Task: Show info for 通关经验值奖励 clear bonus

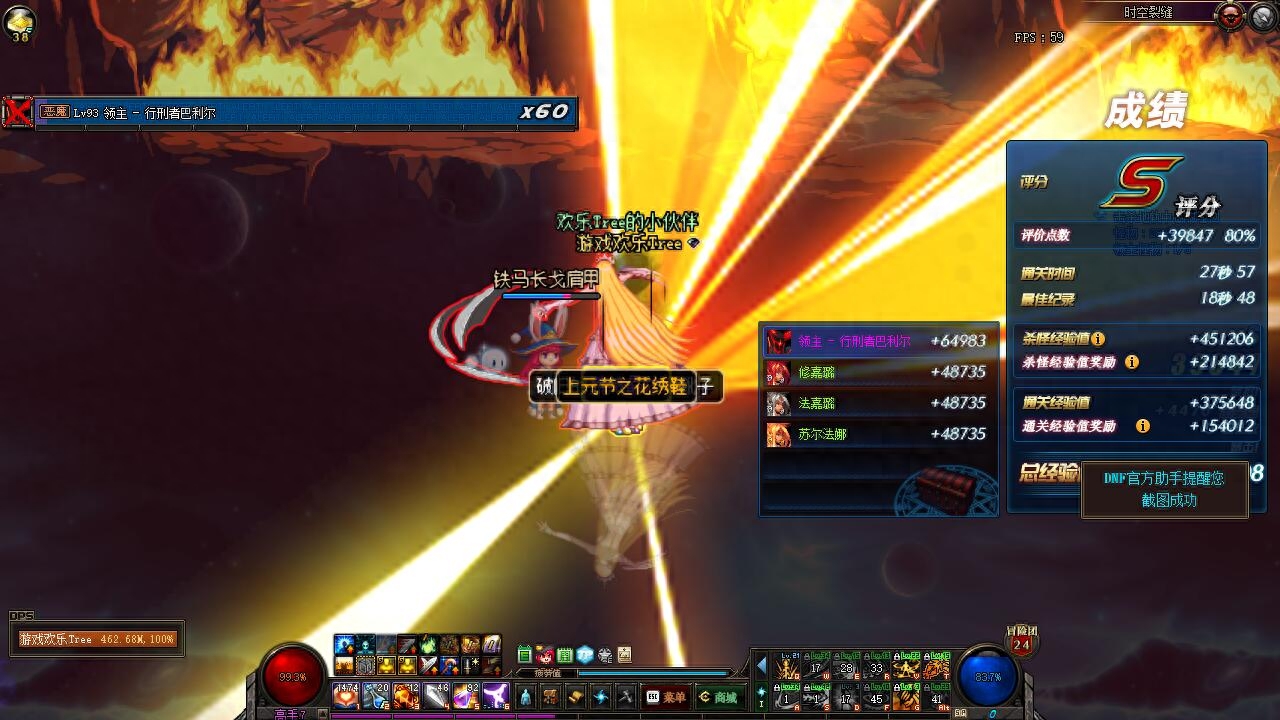Action: point(1142,426)
